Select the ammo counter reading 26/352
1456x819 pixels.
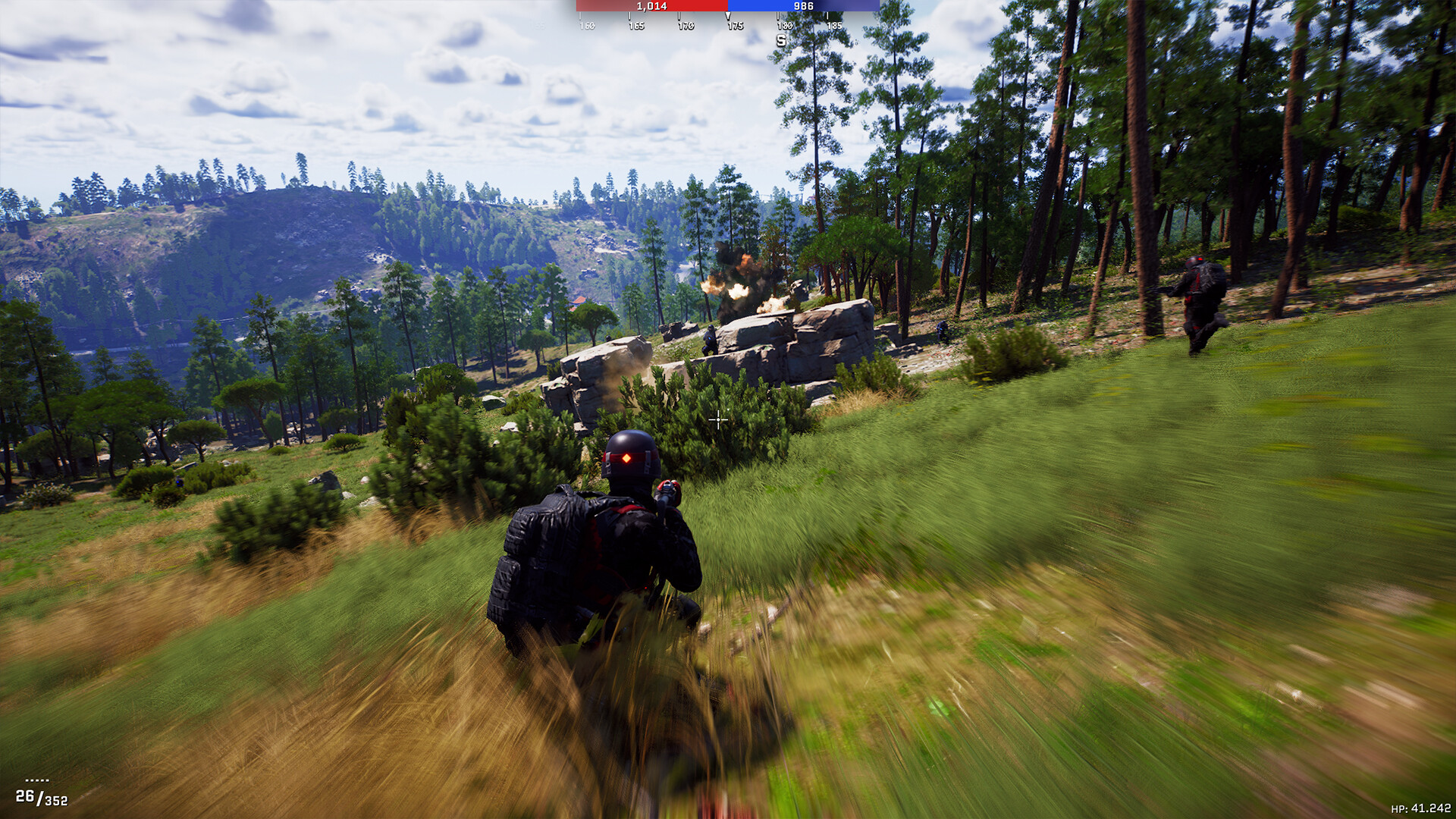point(42,798)
